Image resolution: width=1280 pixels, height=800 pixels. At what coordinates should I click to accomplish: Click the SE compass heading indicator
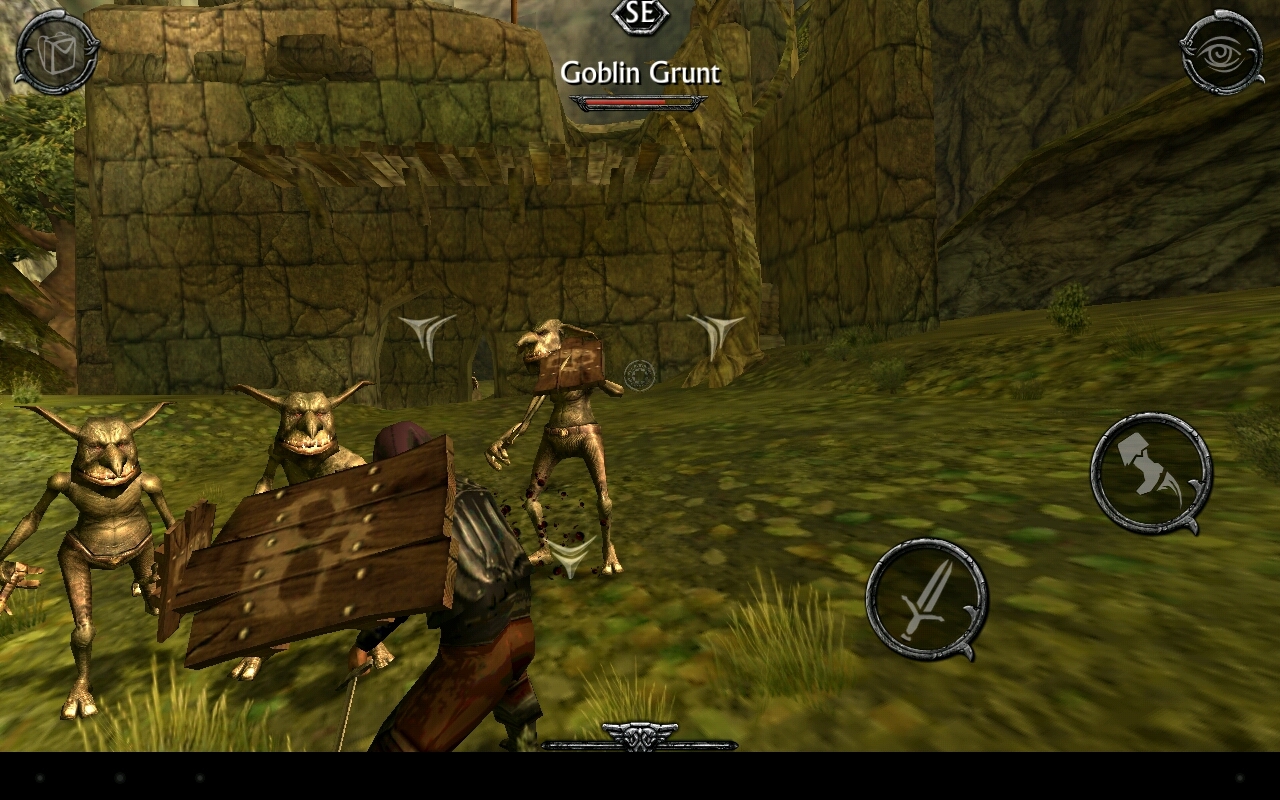[x=640, y=15]
